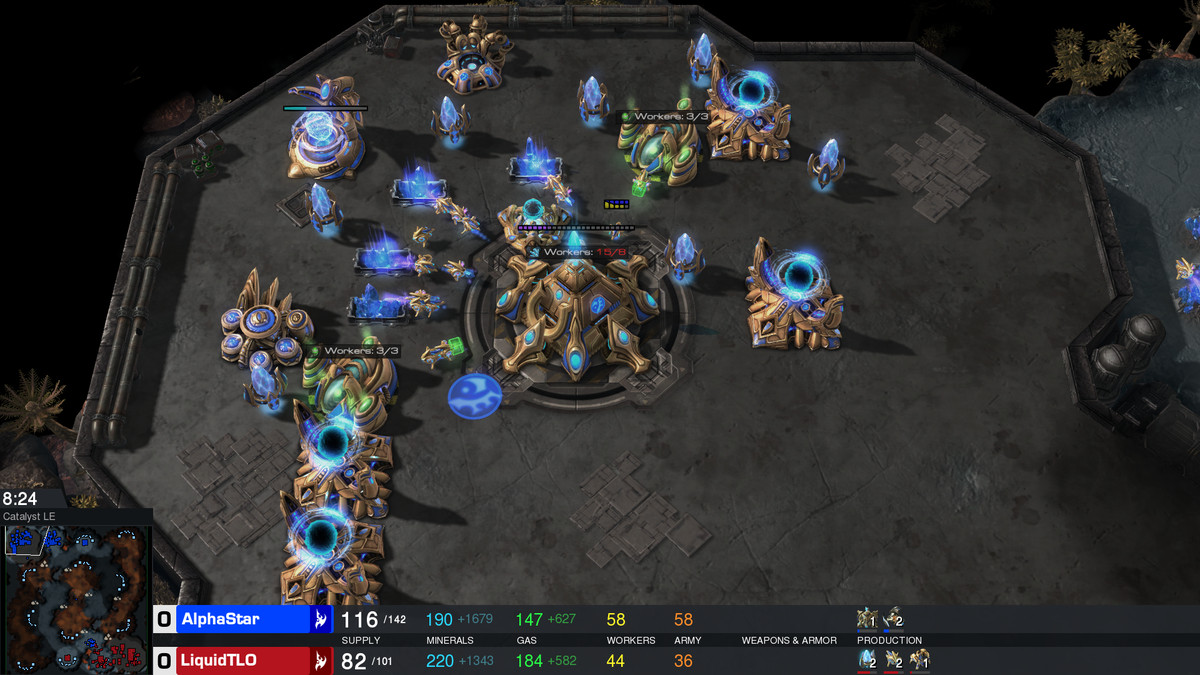
Task: Select AlphaStar's production icon with count 2
Action: click(893, 619)
